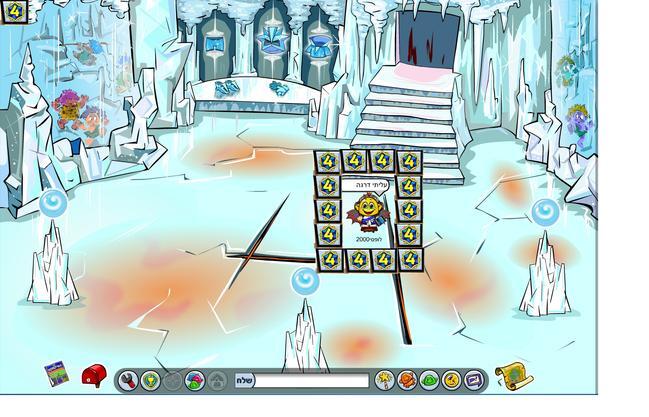Open the purple card button
The image size is (649, 417).
pyautogui.click(x=474, y=381)
